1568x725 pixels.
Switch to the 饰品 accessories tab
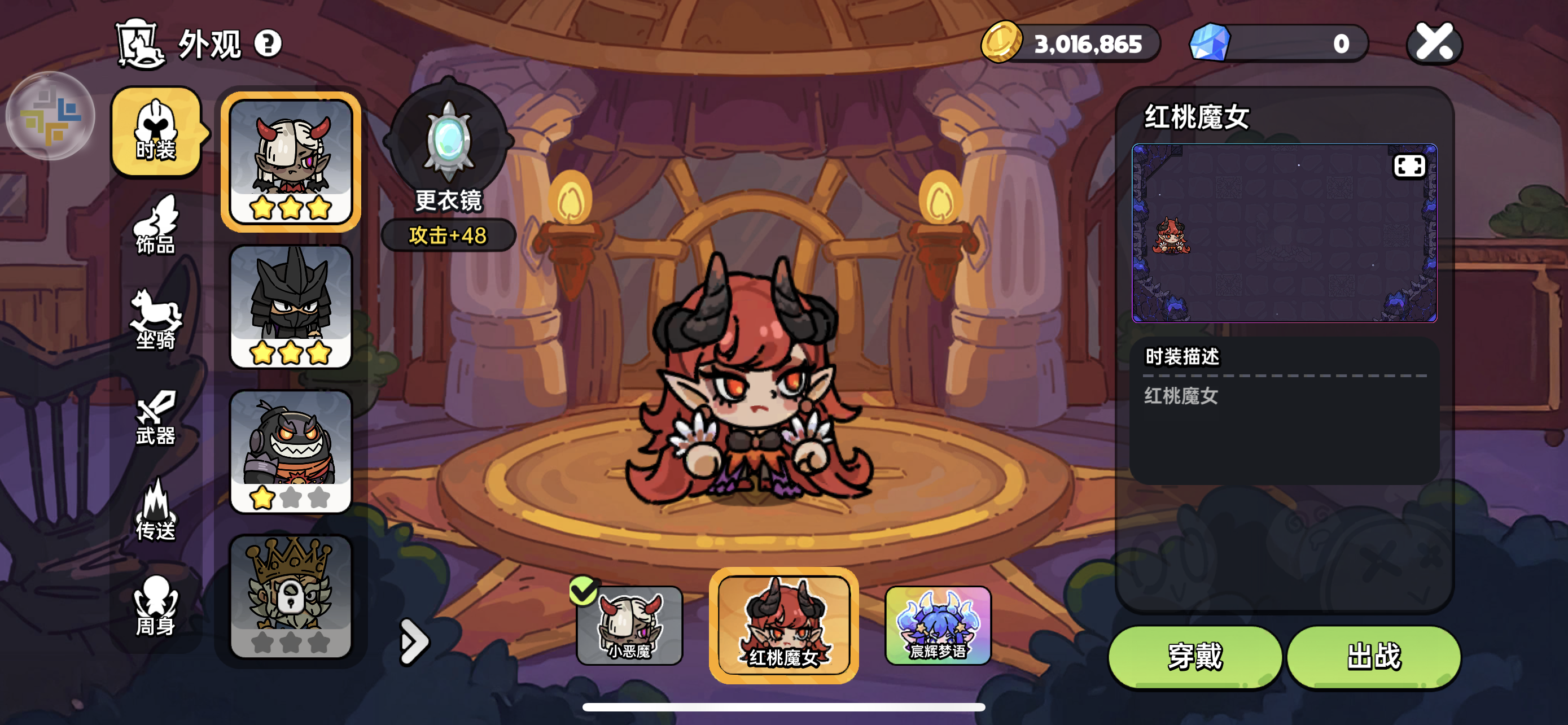click(156, 225)
